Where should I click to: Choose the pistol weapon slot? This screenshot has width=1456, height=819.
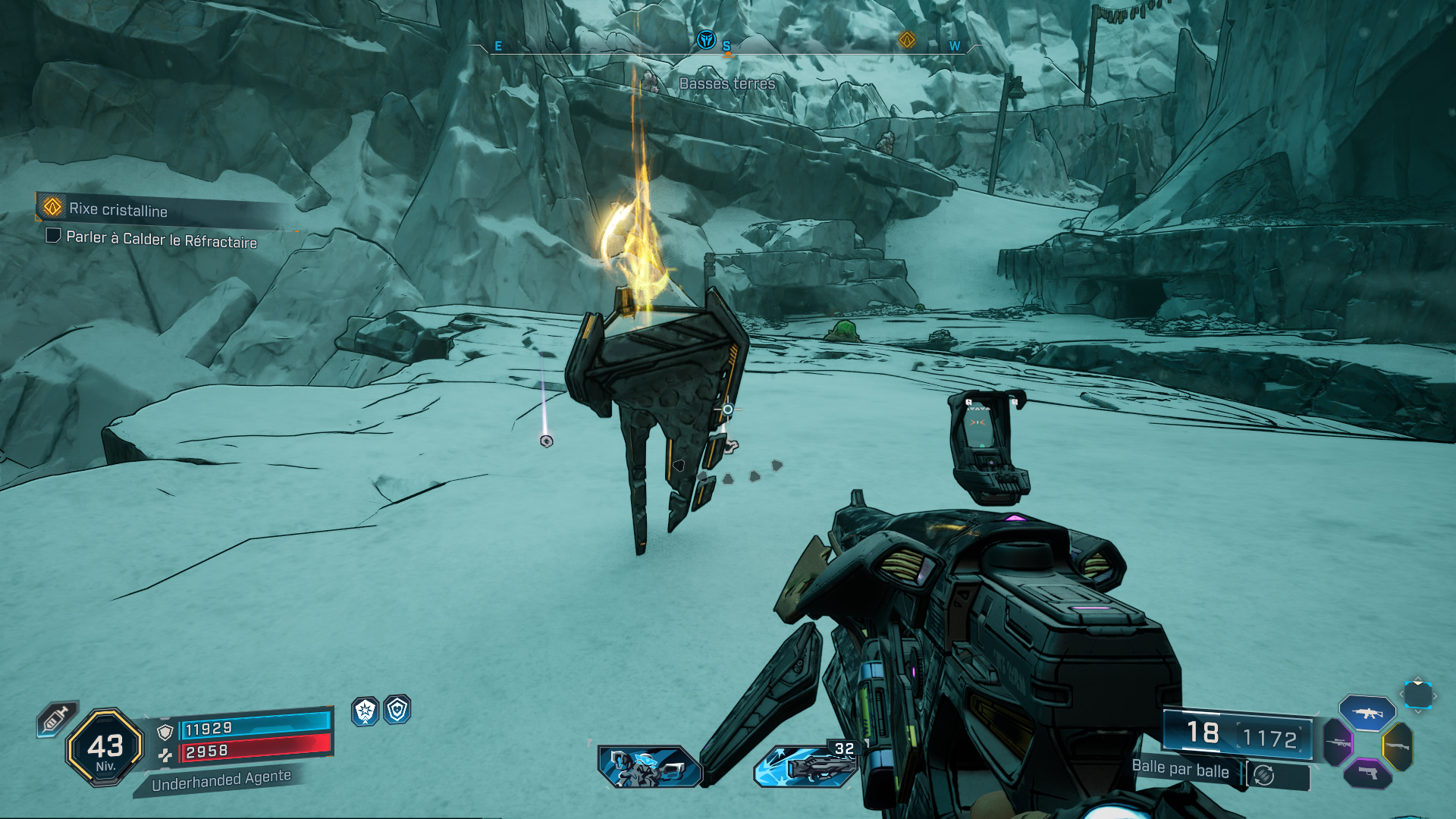tap(1367, 773)
